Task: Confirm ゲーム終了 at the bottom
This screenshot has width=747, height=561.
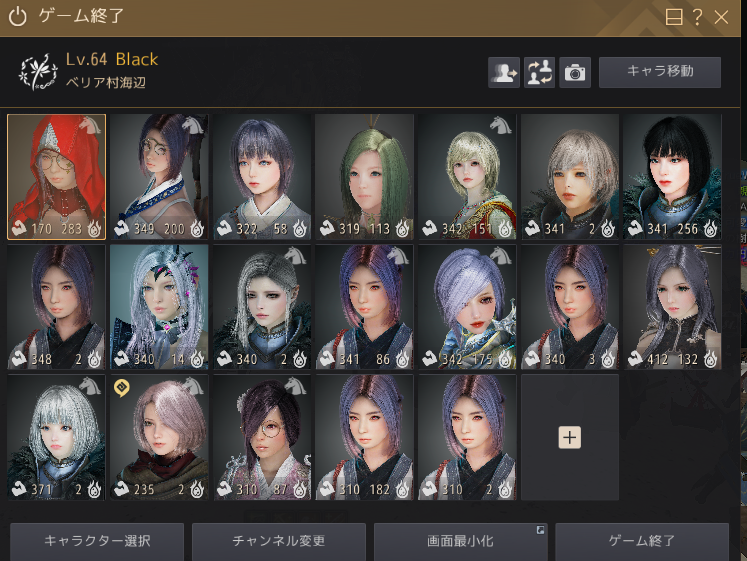Action: (x=642, y=541)
